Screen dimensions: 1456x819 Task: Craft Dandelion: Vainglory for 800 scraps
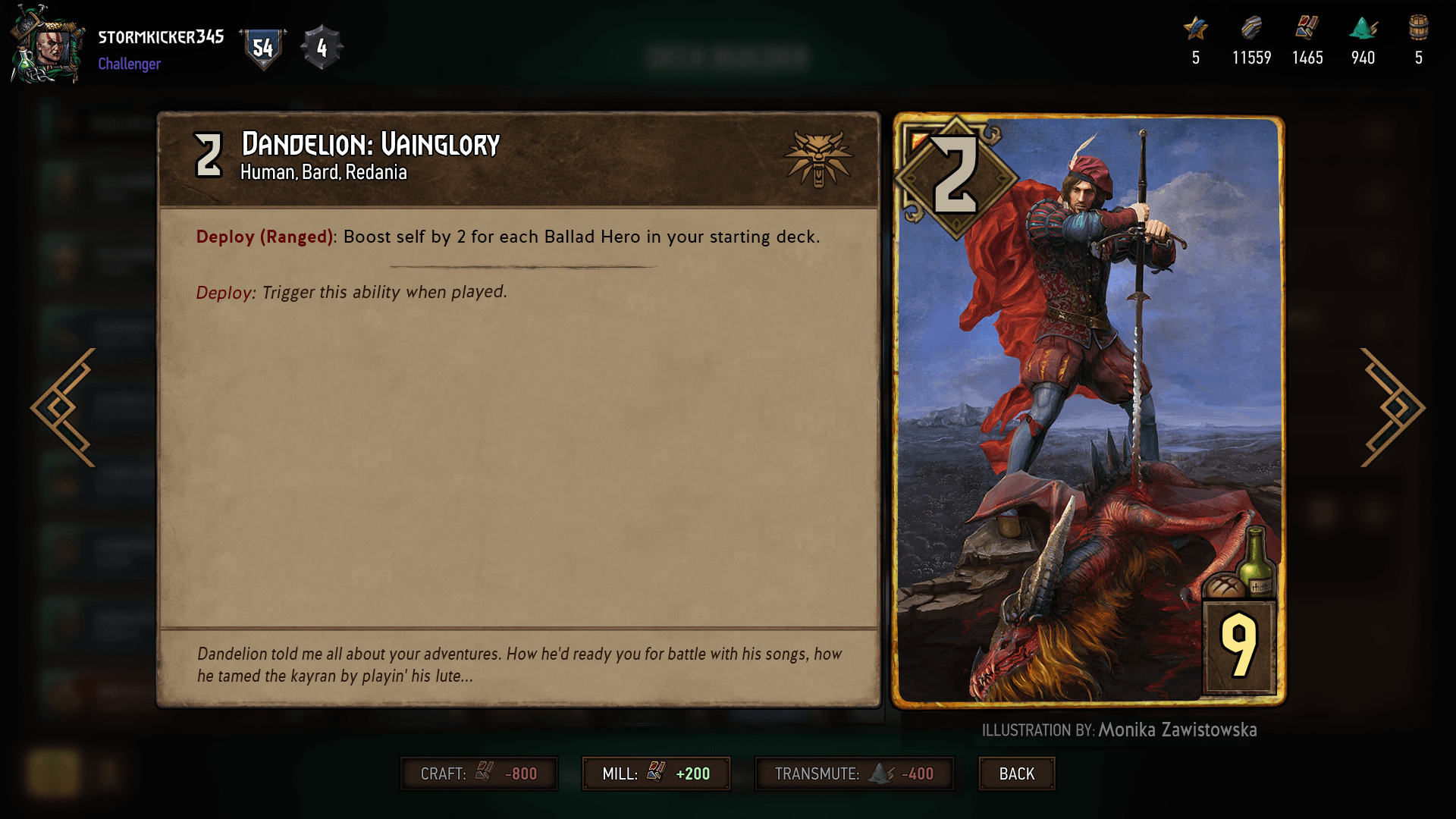click(479, 773)
